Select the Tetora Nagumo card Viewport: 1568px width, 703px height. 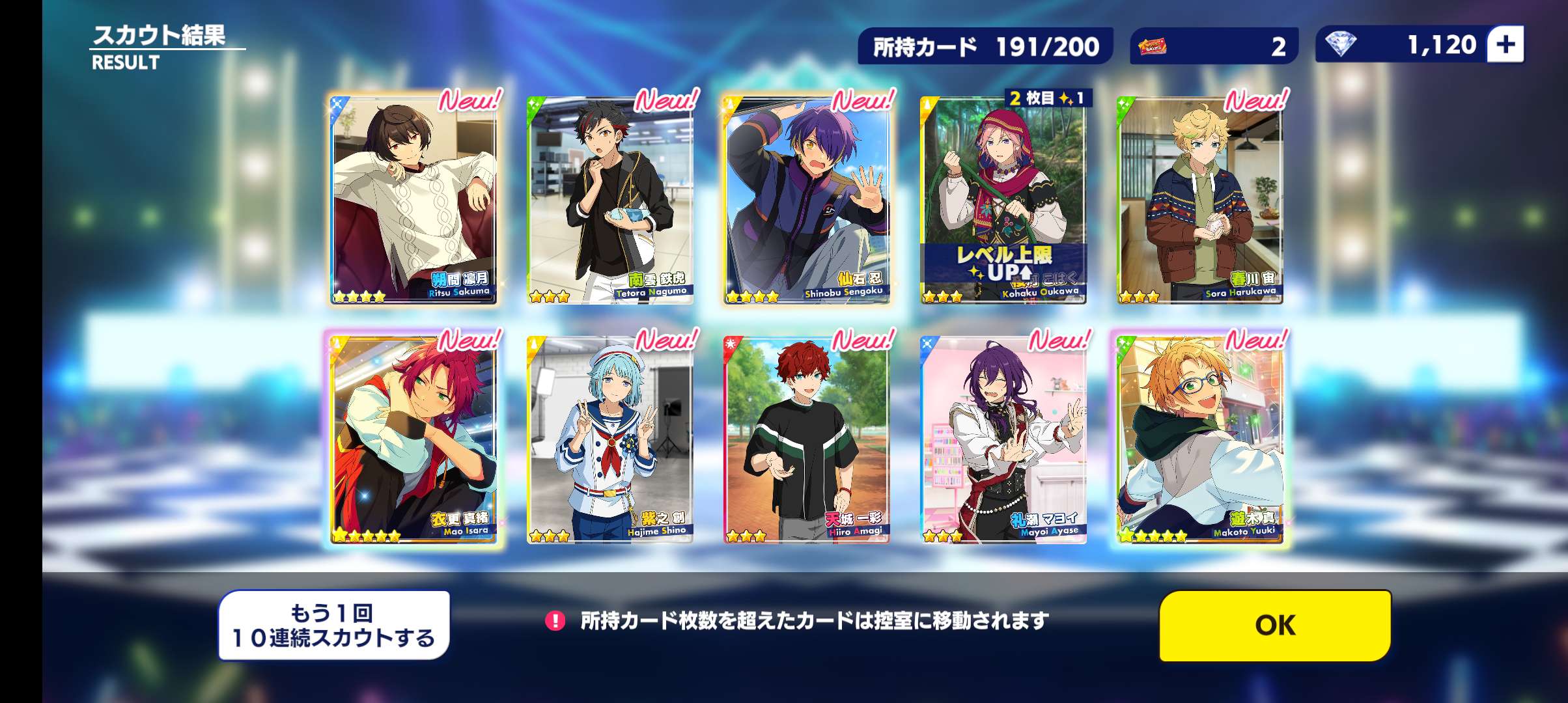(610, 199)
